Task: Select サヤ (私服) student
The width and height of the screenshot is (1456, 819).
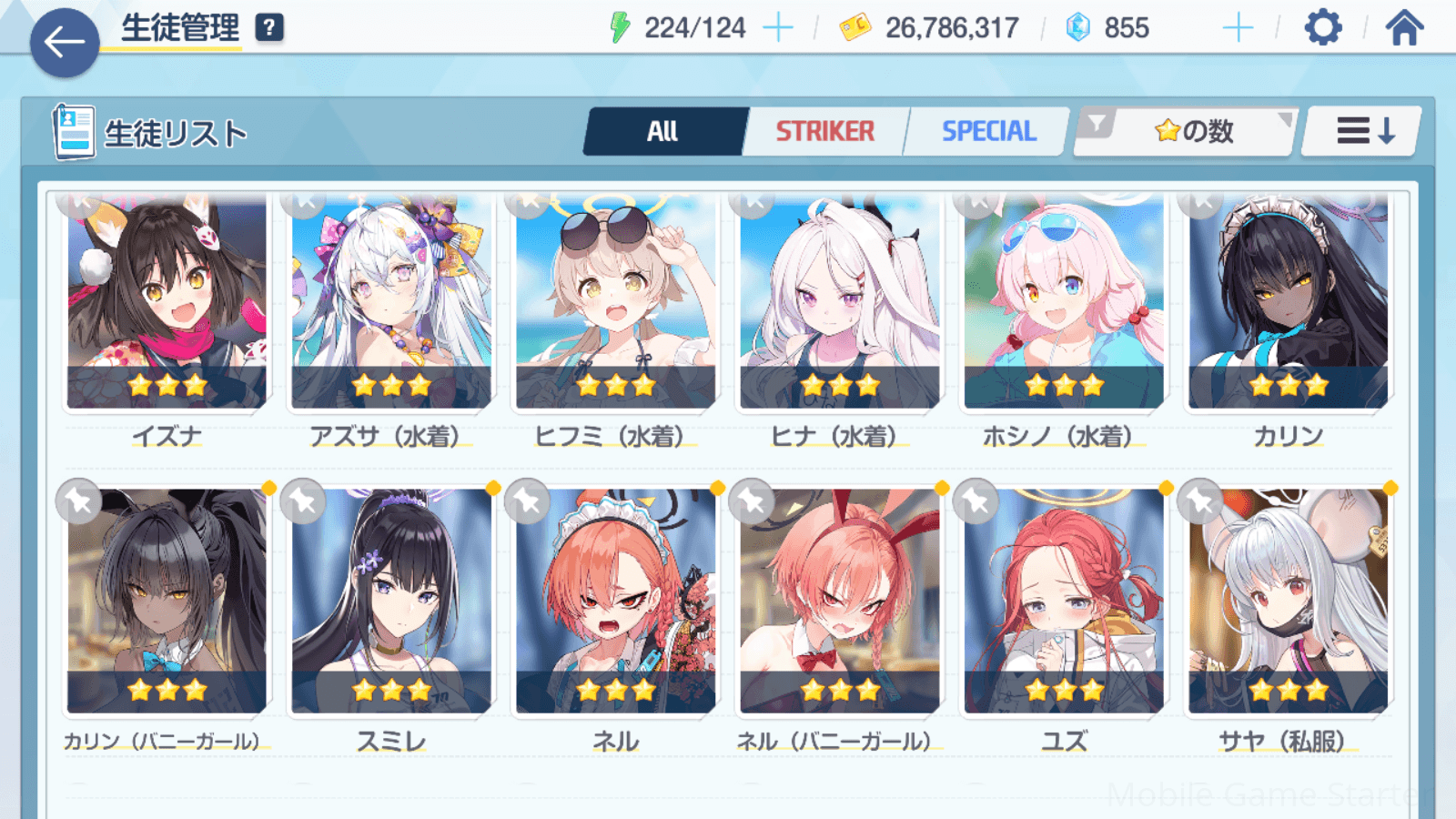Action: pos(1288,601)
